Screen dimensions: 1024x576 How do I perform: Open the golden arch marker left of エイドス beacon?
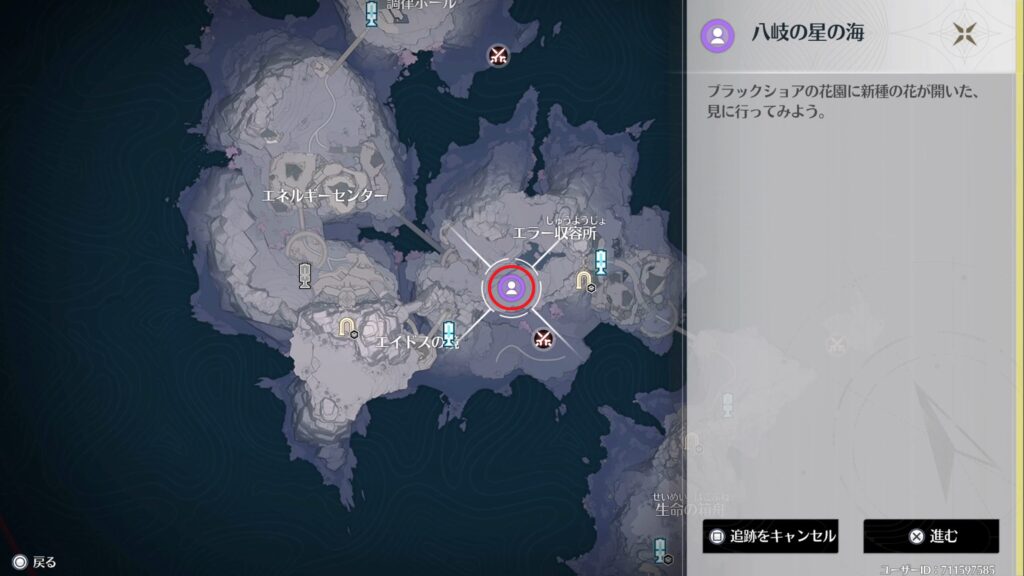coord(347,326)
